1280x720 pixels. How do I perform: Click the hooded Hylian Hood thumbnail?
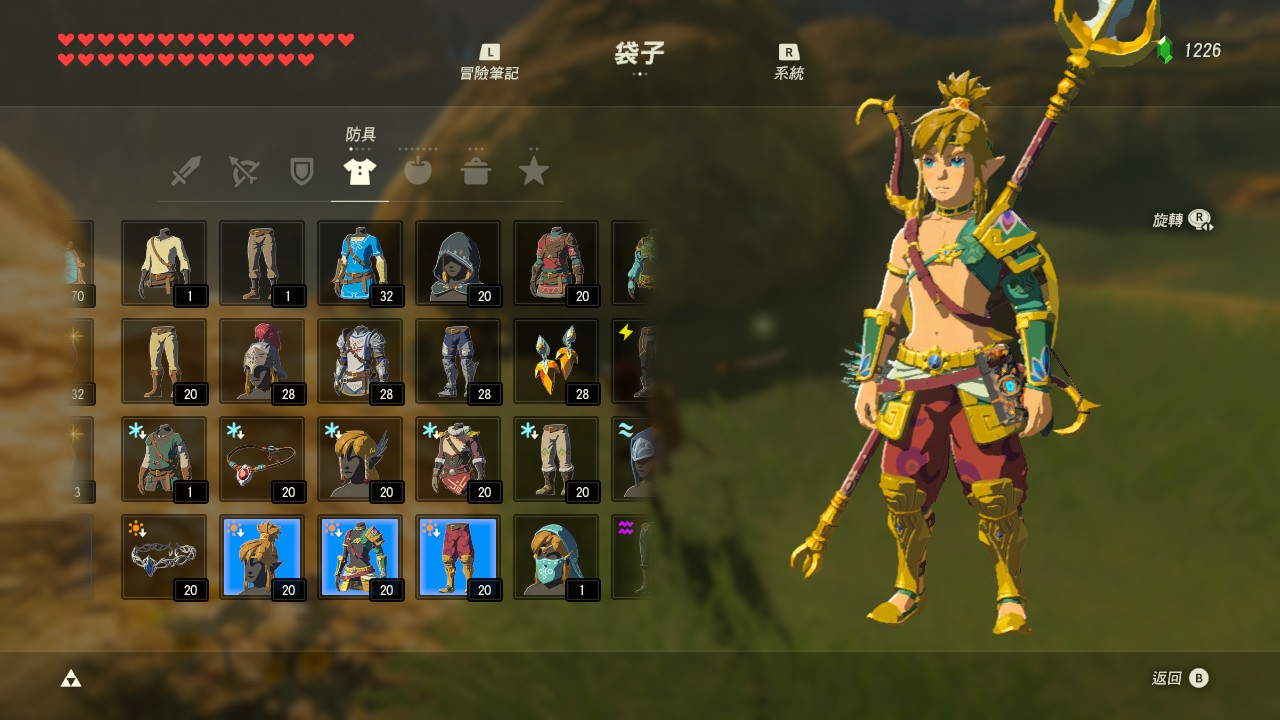click(457, 263)
